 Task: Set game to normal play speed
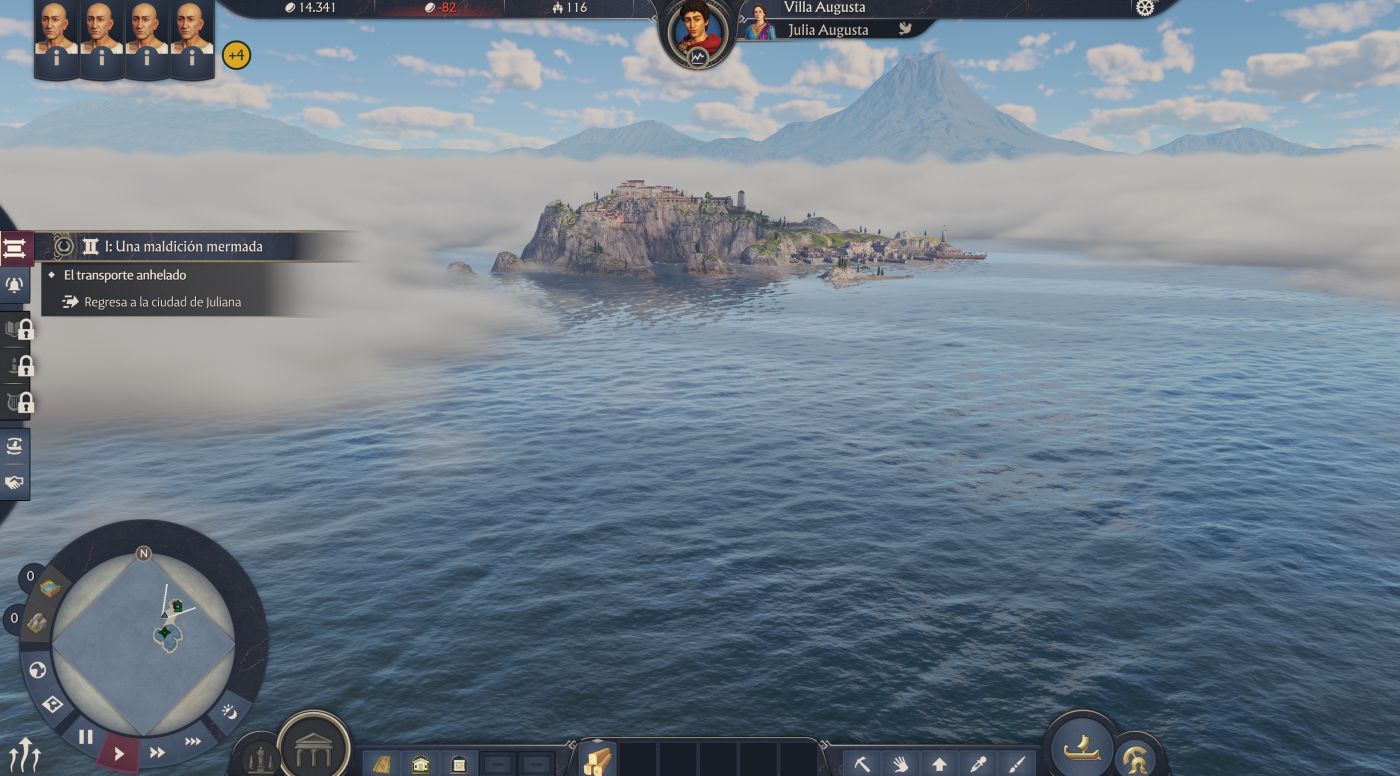pos(119,754)
